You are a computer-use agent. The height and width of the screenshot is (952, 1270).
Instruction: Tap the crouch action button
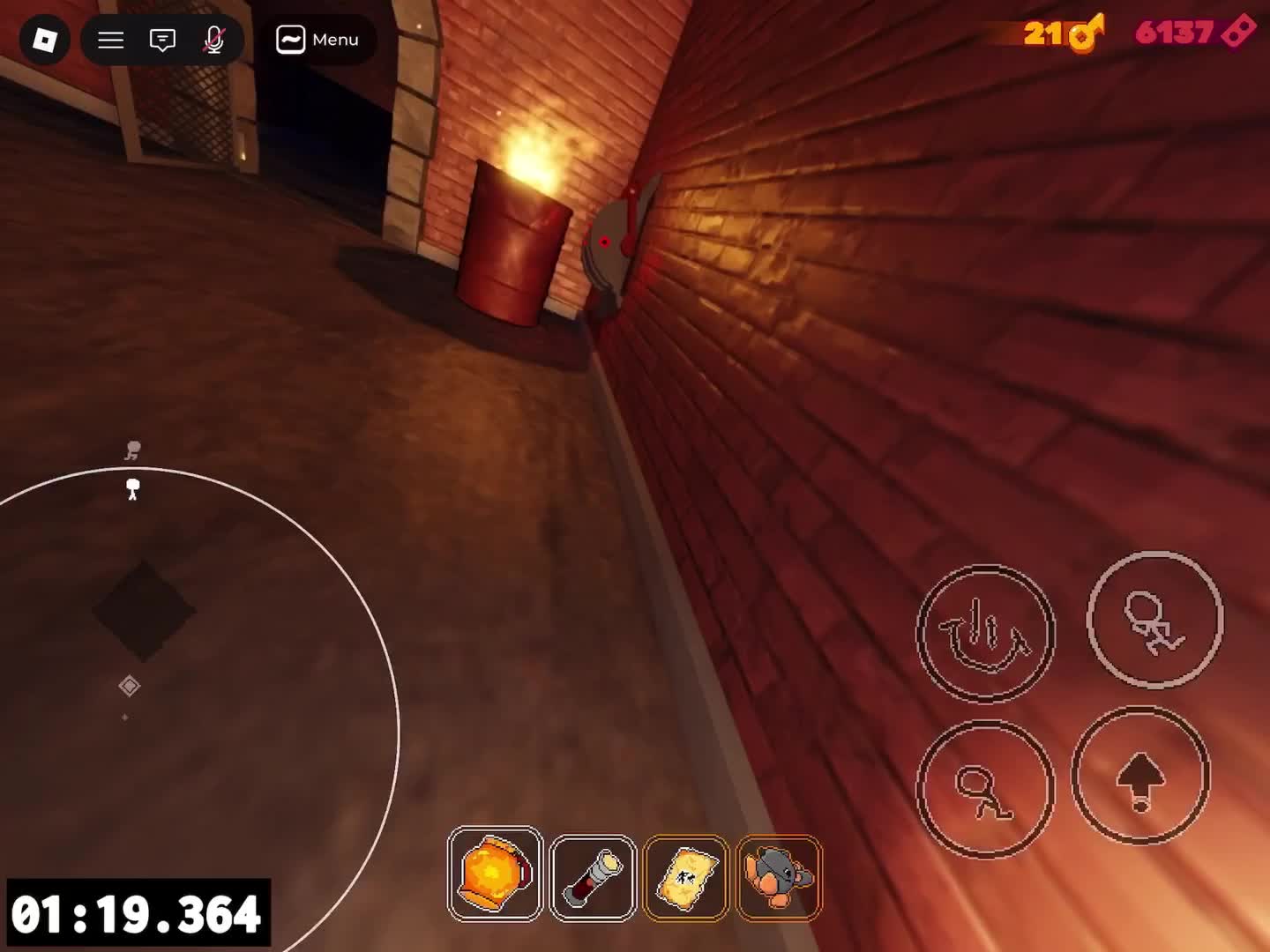986,789
